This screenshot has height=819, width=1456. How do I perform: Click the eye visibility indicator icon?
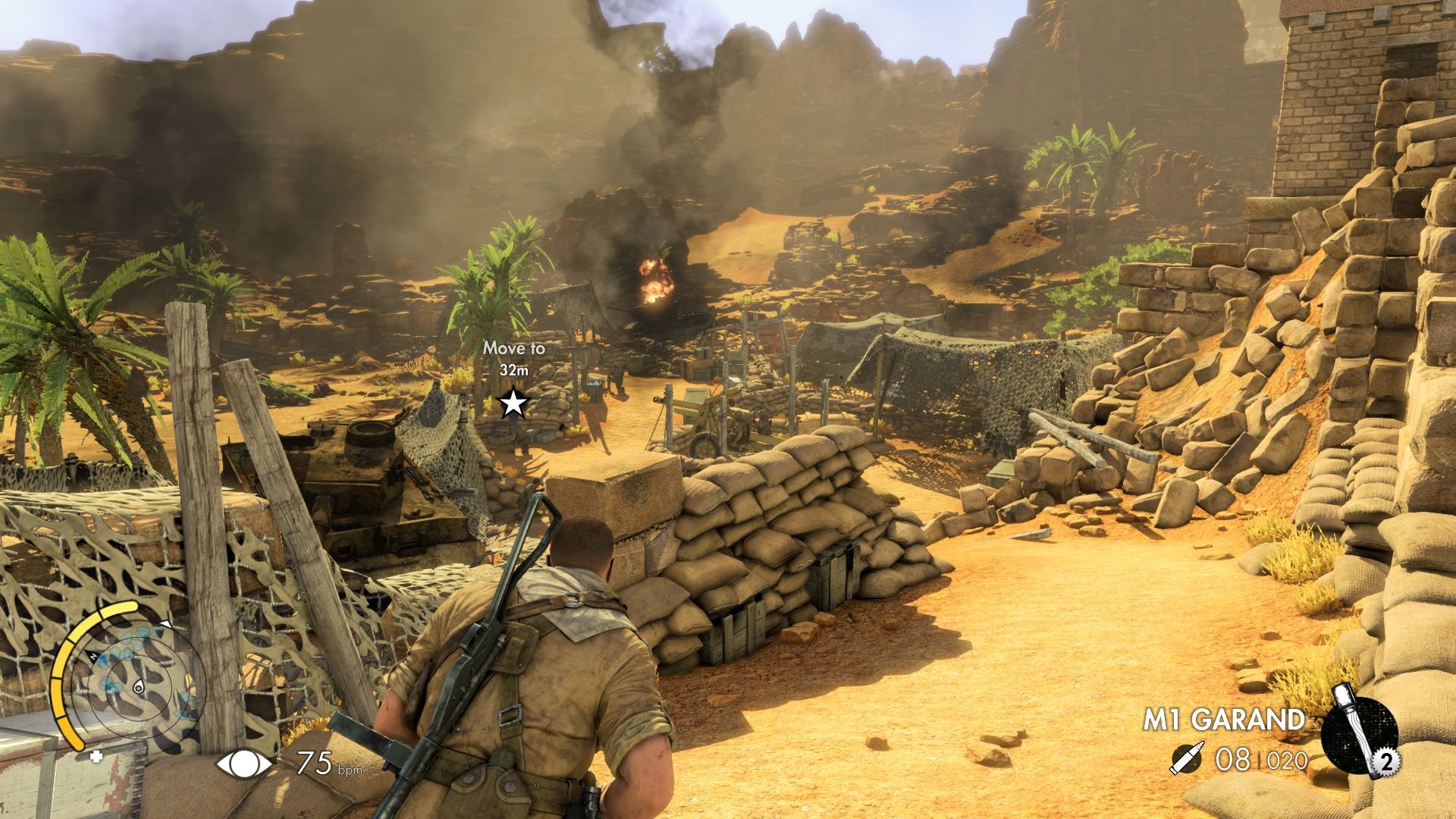click(245, 764)
